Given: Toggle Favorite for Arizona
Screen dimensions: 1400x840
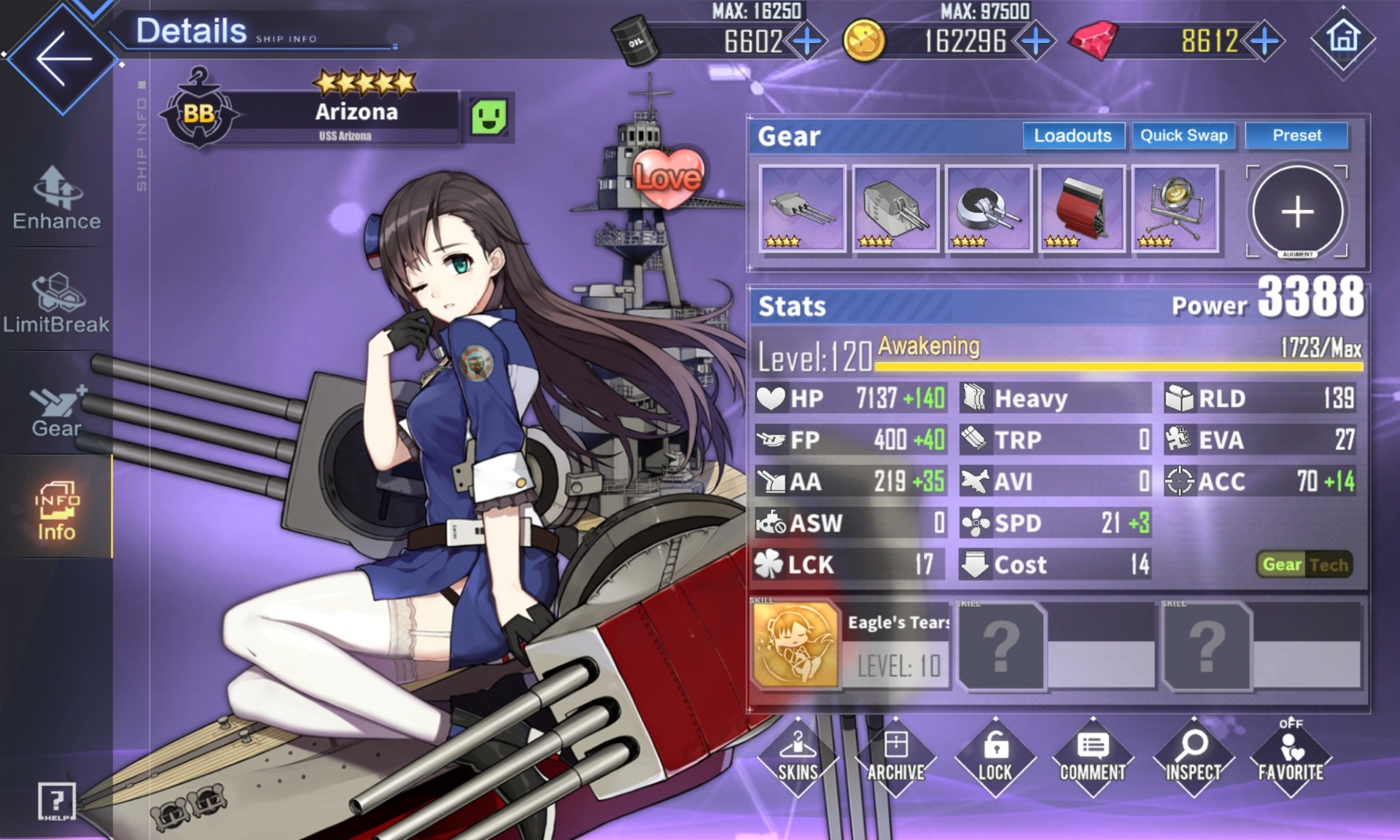Looking at the screenshot, I should coord(1290,757).
